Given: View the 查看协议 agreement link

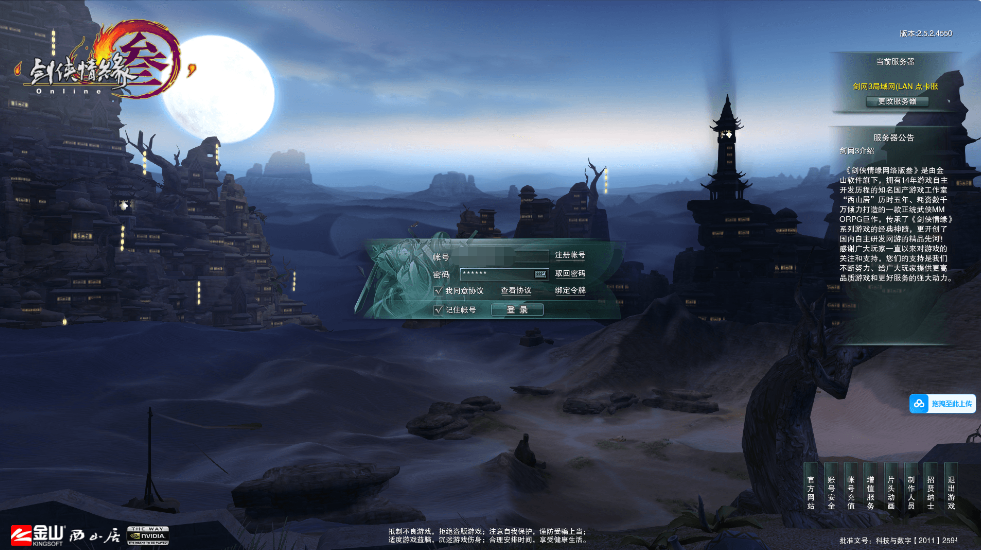Looking at the screenshot, I should (516, 290).
